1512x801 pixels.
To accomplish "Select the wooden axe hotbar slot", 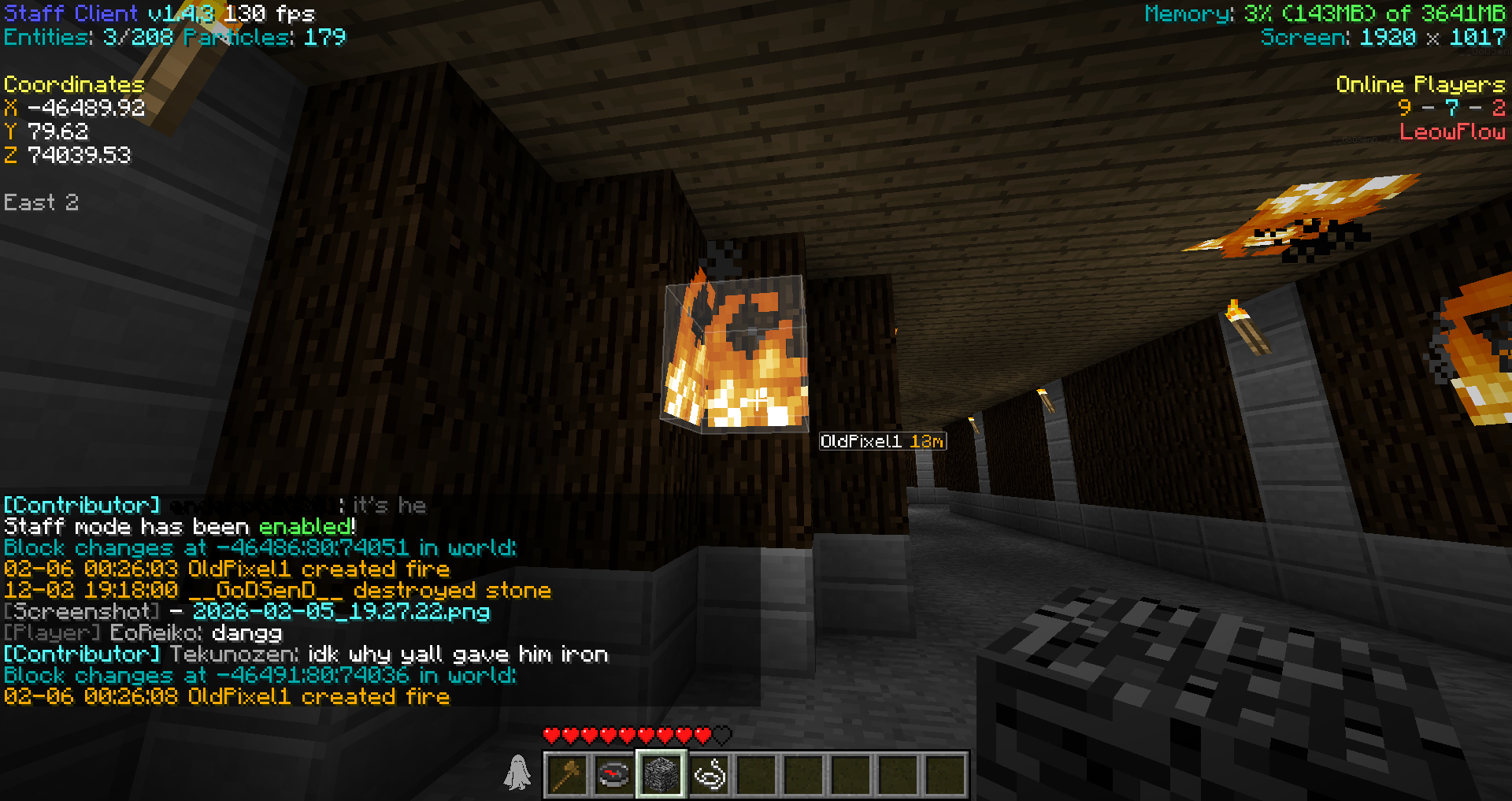I will [567, 775].
